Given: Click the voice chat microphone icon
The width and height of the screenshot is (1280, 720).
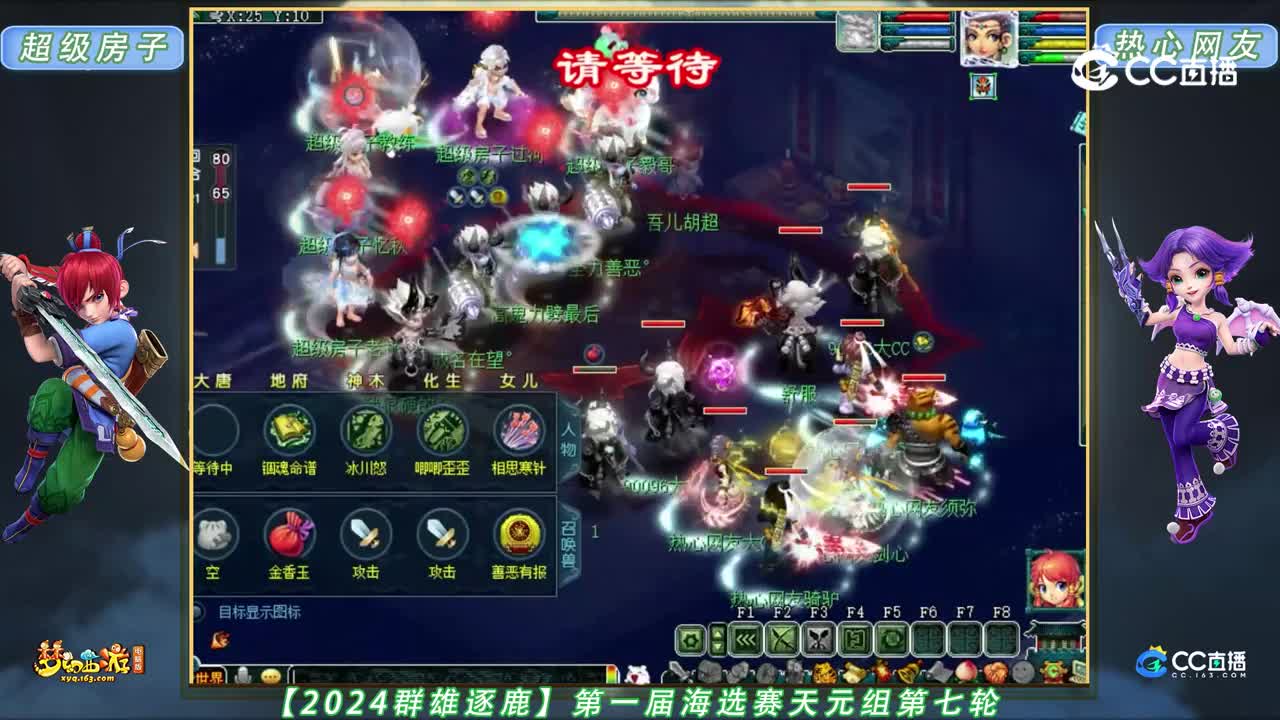Looking at the screenshot, I should 245,674.
